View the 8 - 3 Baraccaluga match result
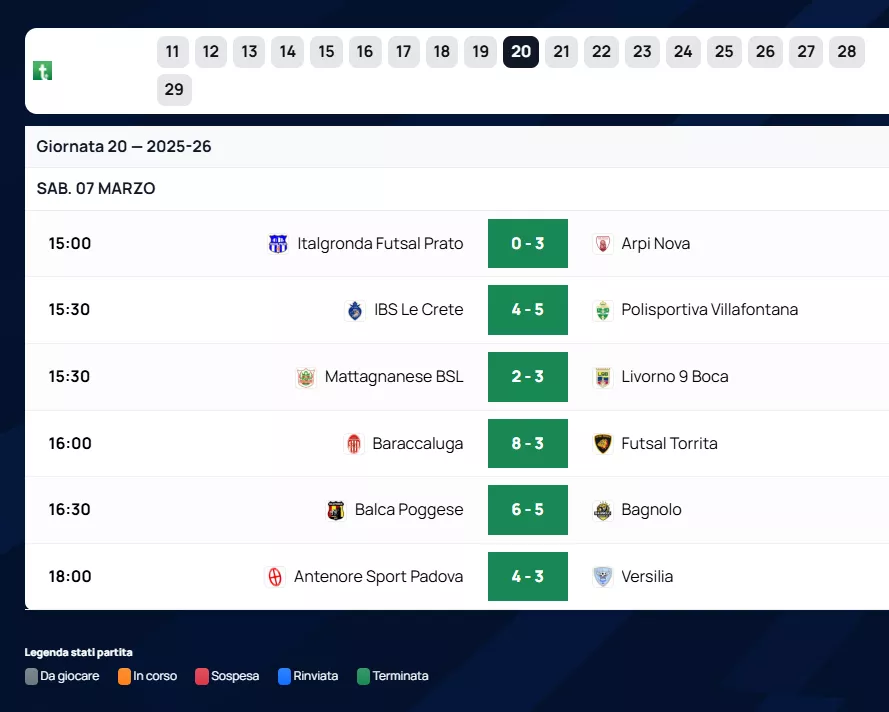This screenshot has height=712, width=889. click(x=527, y=444)
